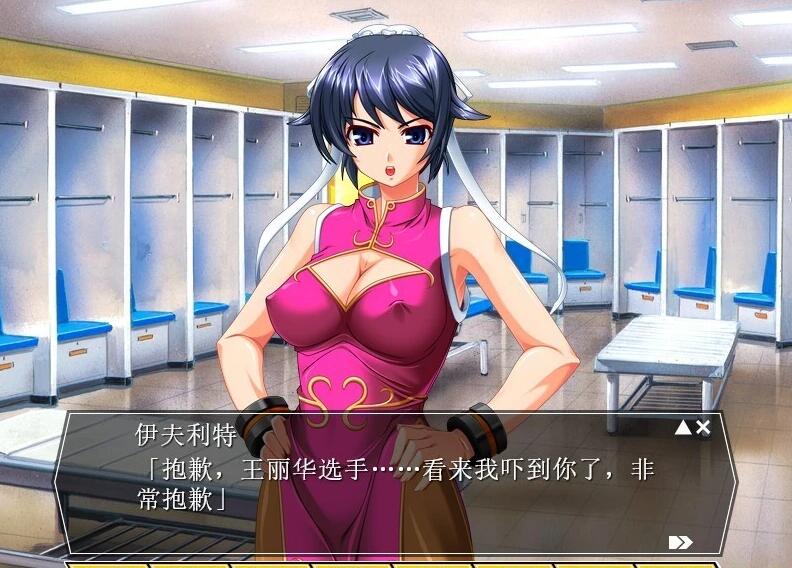This screenshot has height=568, width=792.
Task: Click the dialogue text to continue
Action: tap(395, 482)
